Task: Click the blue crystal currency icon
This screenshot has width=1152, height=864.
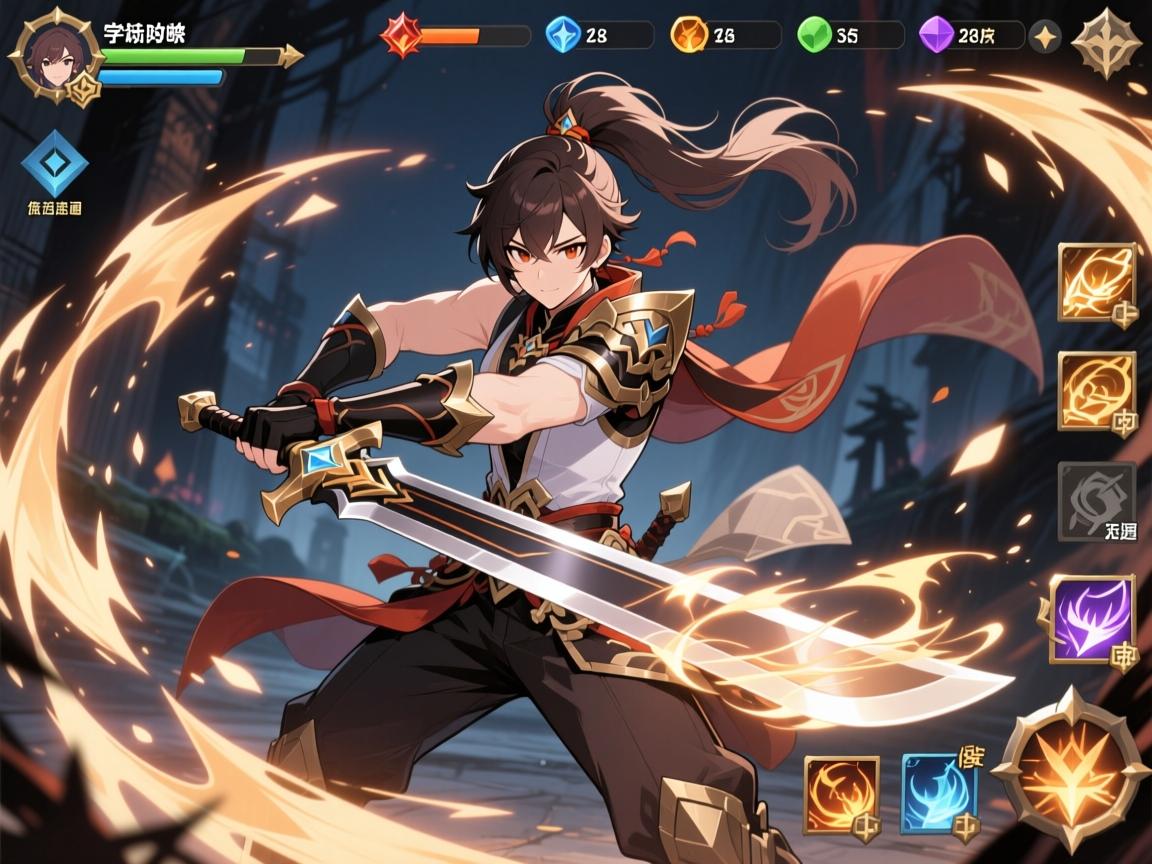Action: (563, 35)
